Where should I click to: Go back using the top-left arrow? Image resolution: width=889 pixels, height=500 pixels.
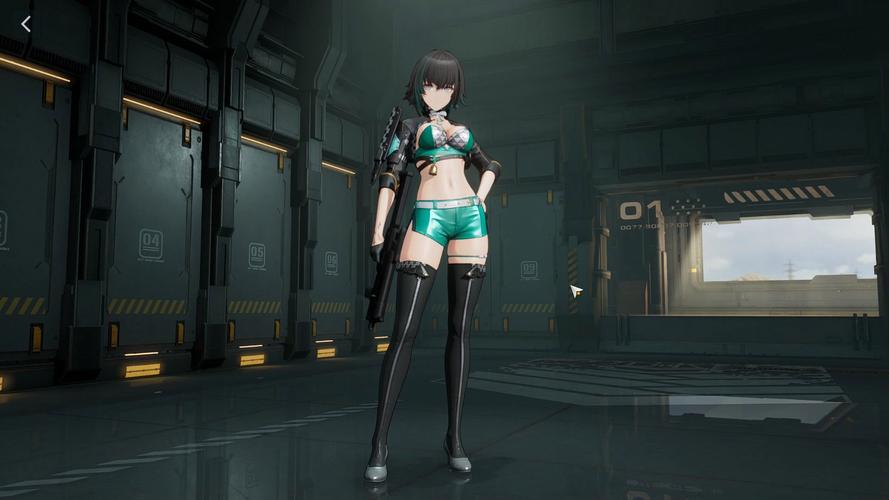(x=26, y=24)
